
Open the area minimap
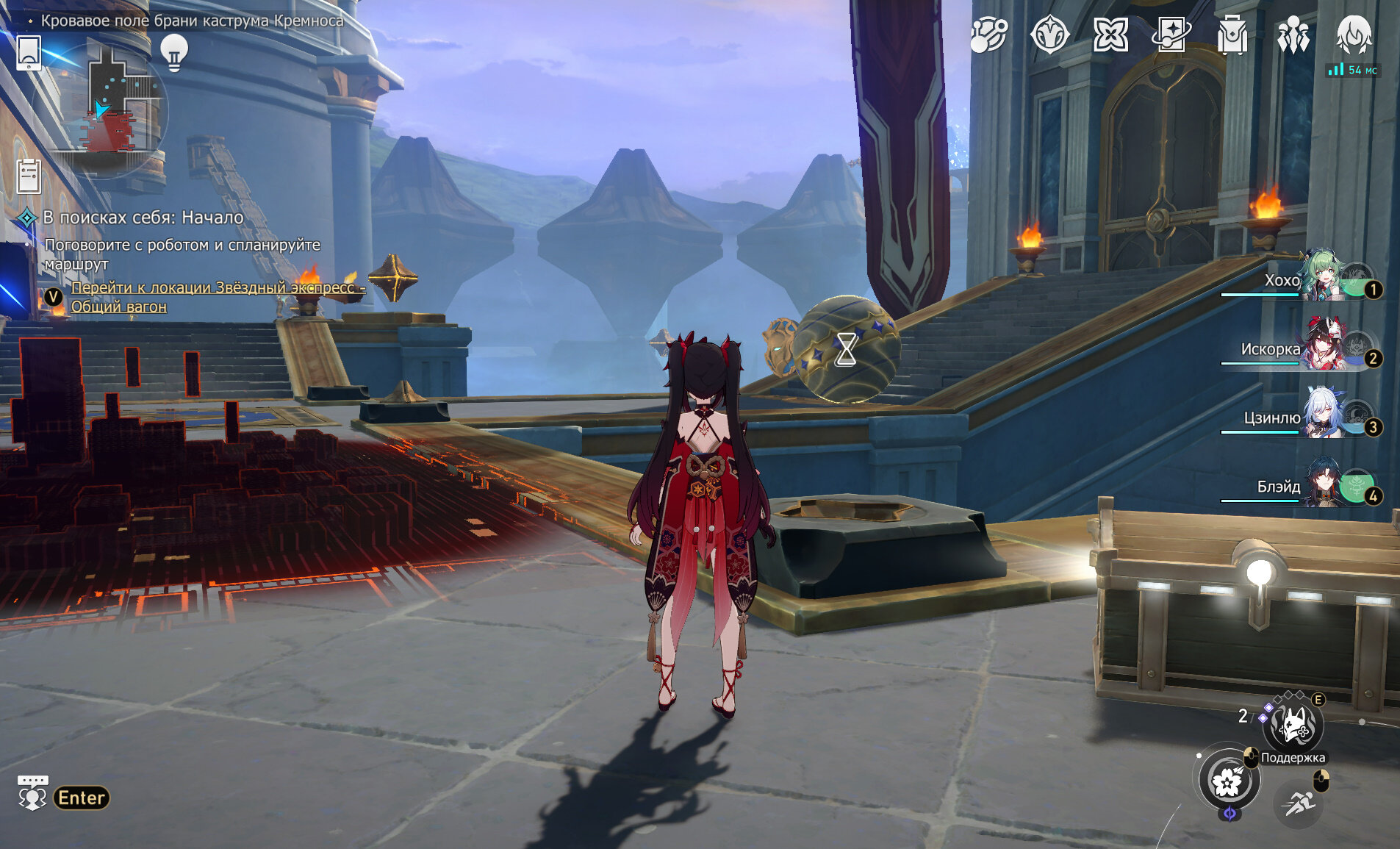pos(118,109)
